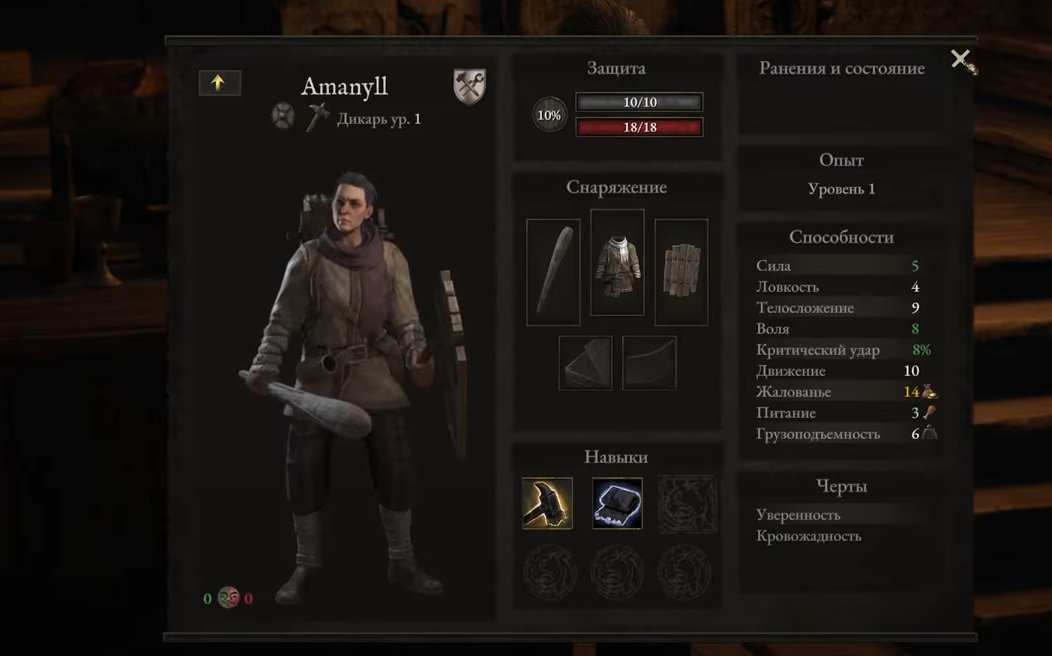Click the crossed hammers shield emblem

(x=469, y=87)
